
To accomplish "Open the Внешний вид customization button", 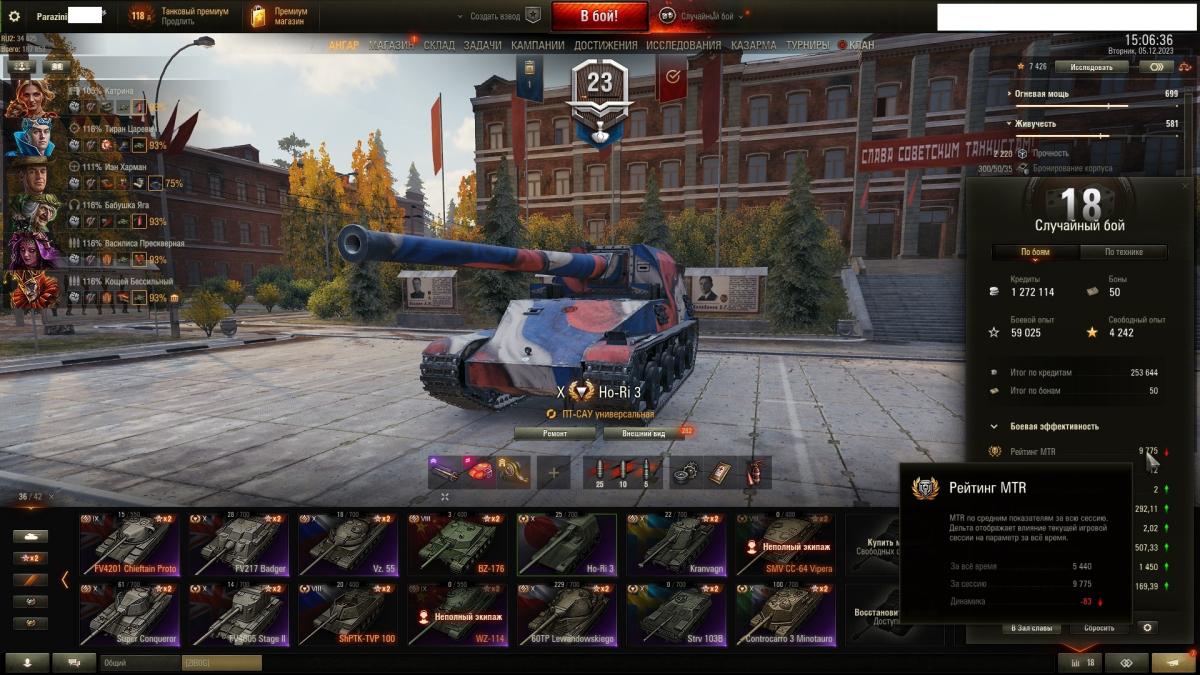I will tap(644, 433).
